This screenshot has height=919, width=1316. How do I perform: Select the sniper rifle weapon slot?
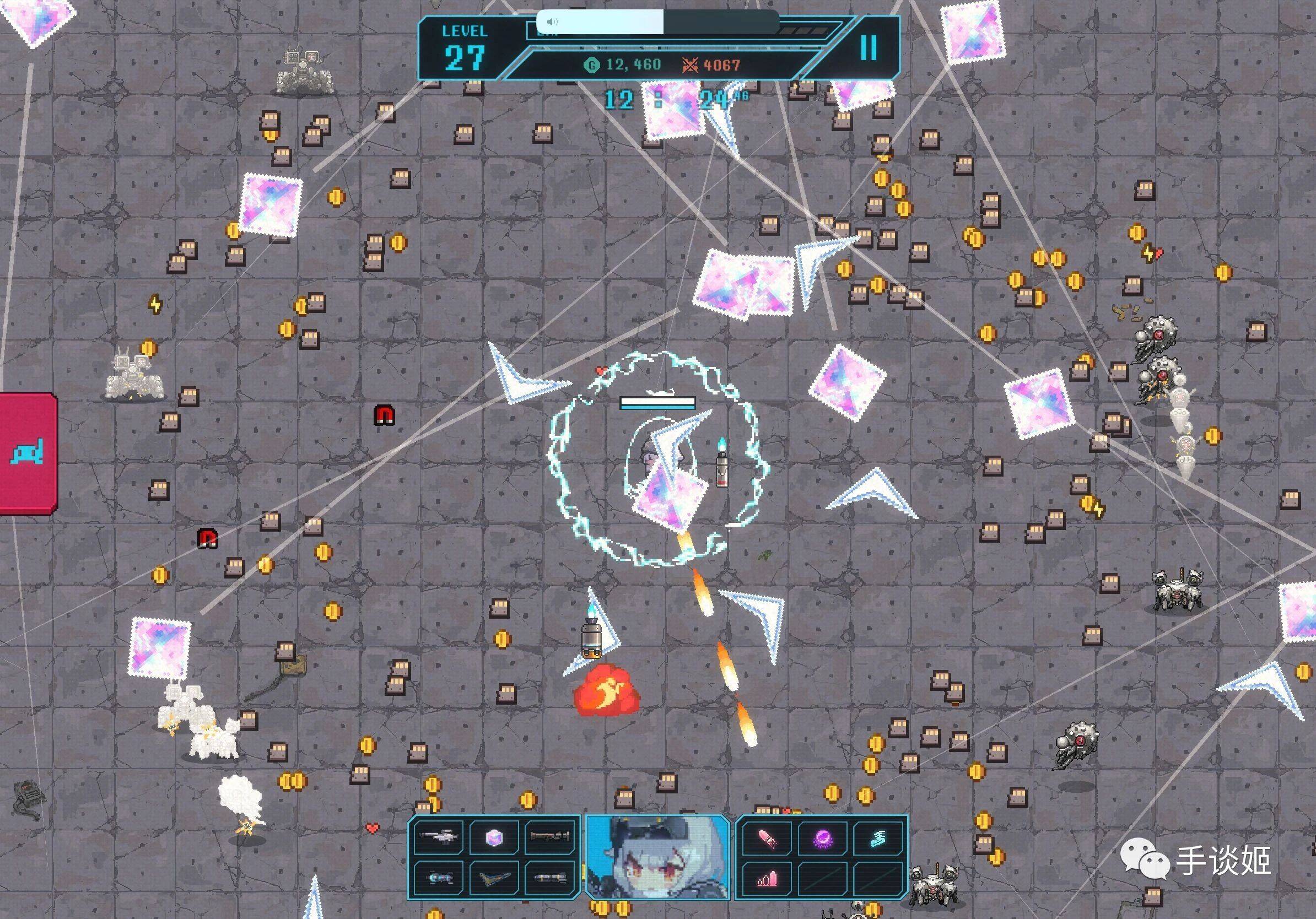click(x=439, y=837)
